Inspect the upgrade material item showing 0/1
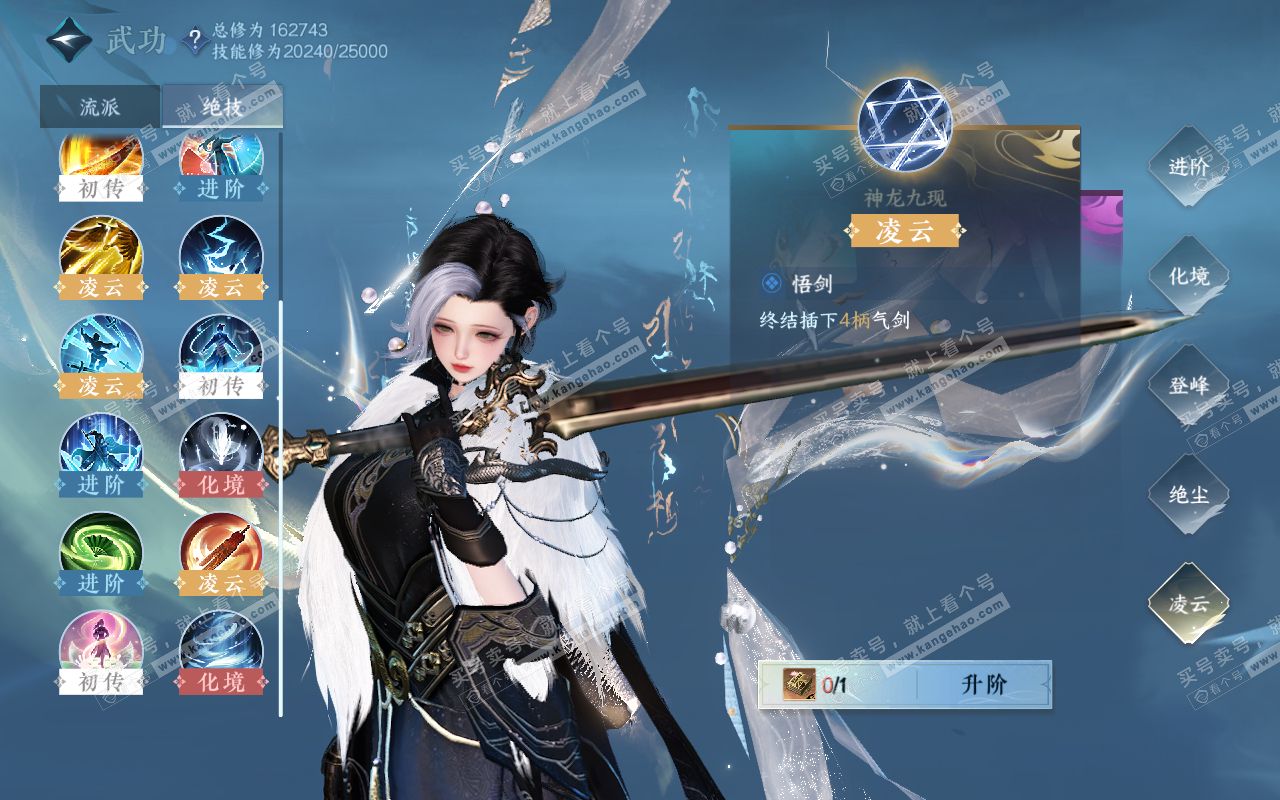This screenshot has height=800, width=1280. (802, 685)
